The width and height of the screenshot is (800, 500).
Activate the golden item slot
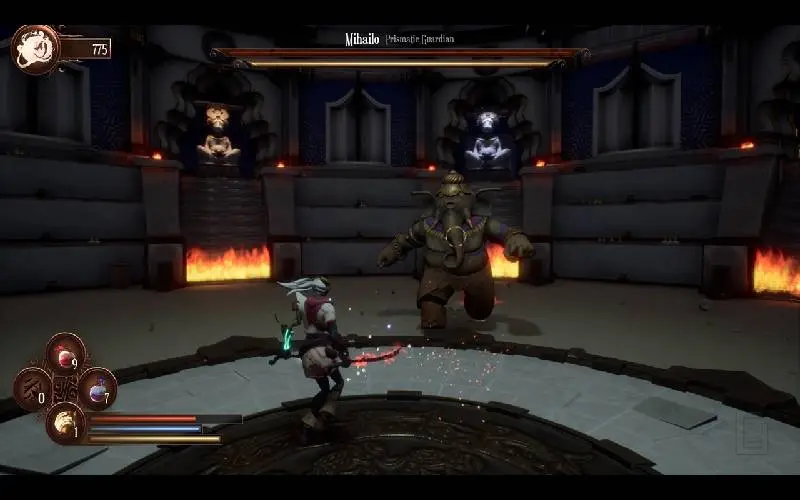tap(65, 421)
